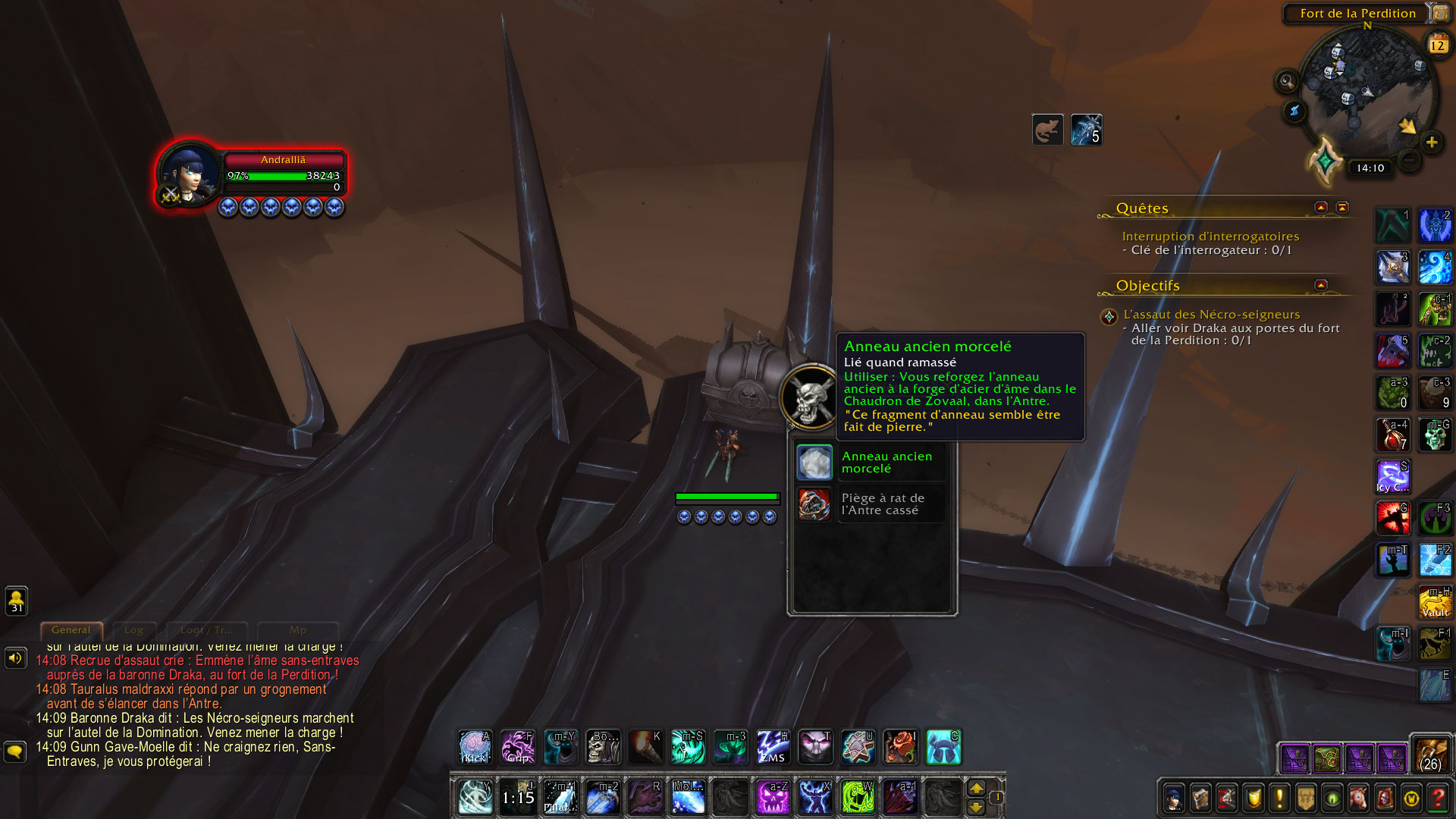The width and height of the screenshot is (1456, 819).
Task: Open the Log chat tab
Action: pos(133,630)
